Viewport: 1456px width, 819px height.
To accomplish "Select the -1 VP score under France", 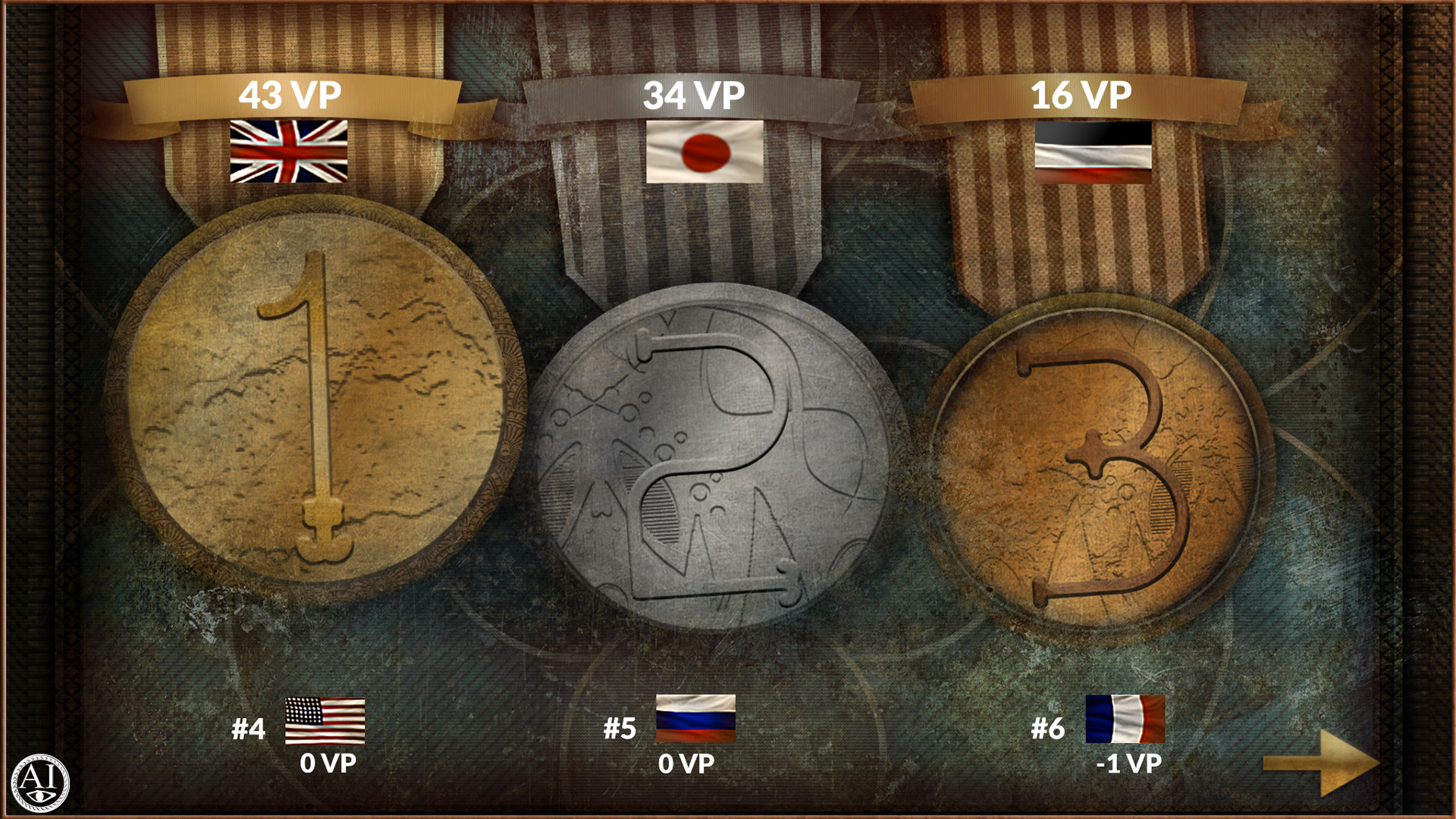I will point(1130,766).
